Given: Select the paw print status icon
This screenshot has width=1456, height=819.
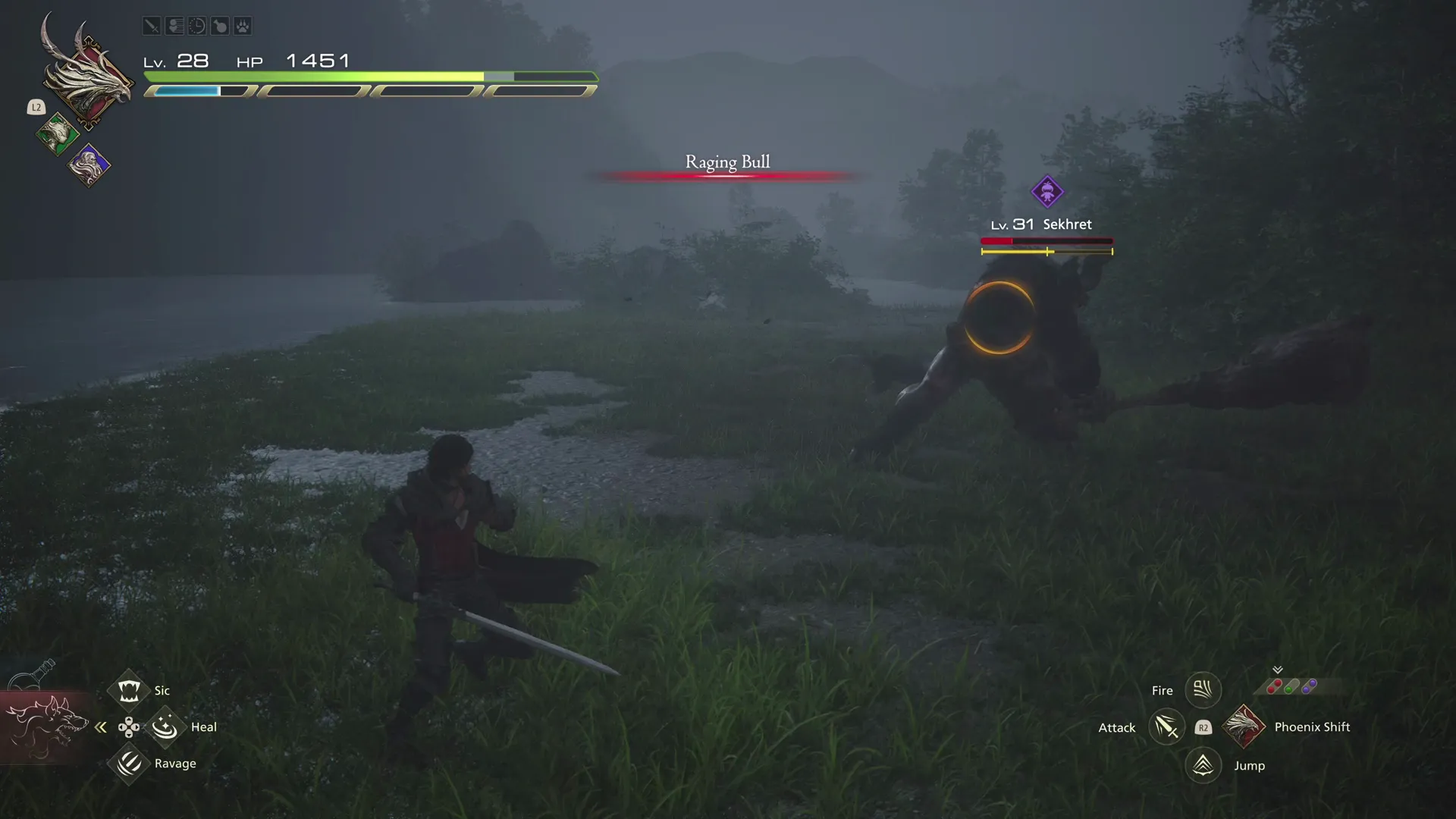Looking at the screenshot, I should [x=242, y=25].
